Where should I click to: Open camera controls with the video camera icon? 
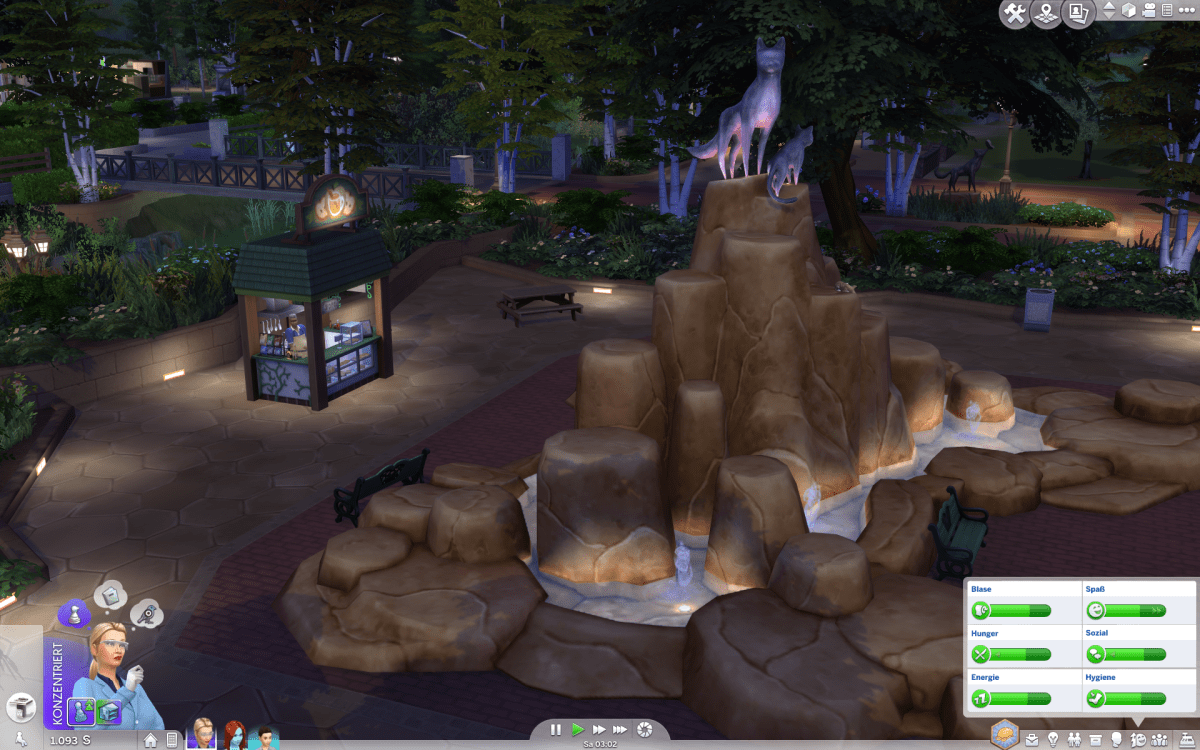point(1148,11)
